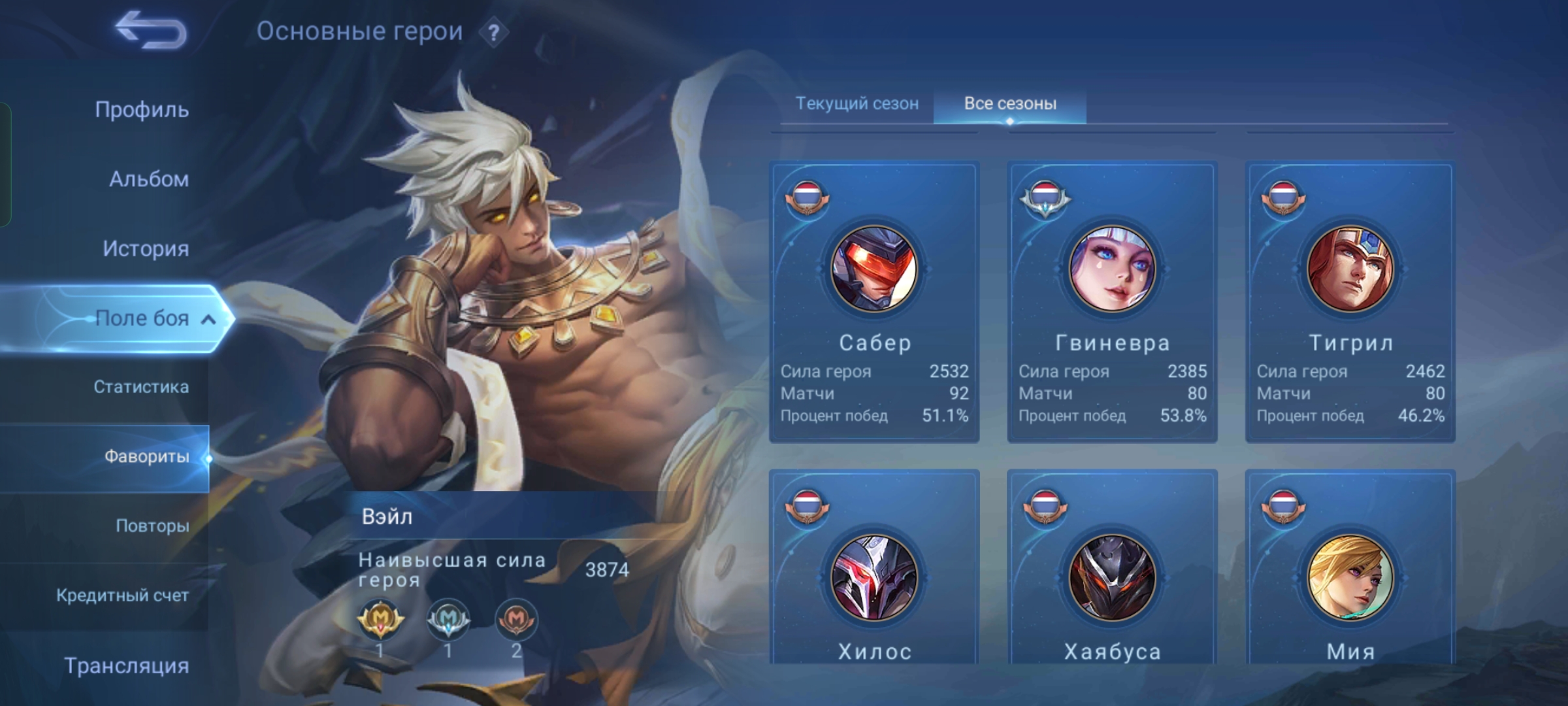Select the Тигрил hero card

[1350, 302]
